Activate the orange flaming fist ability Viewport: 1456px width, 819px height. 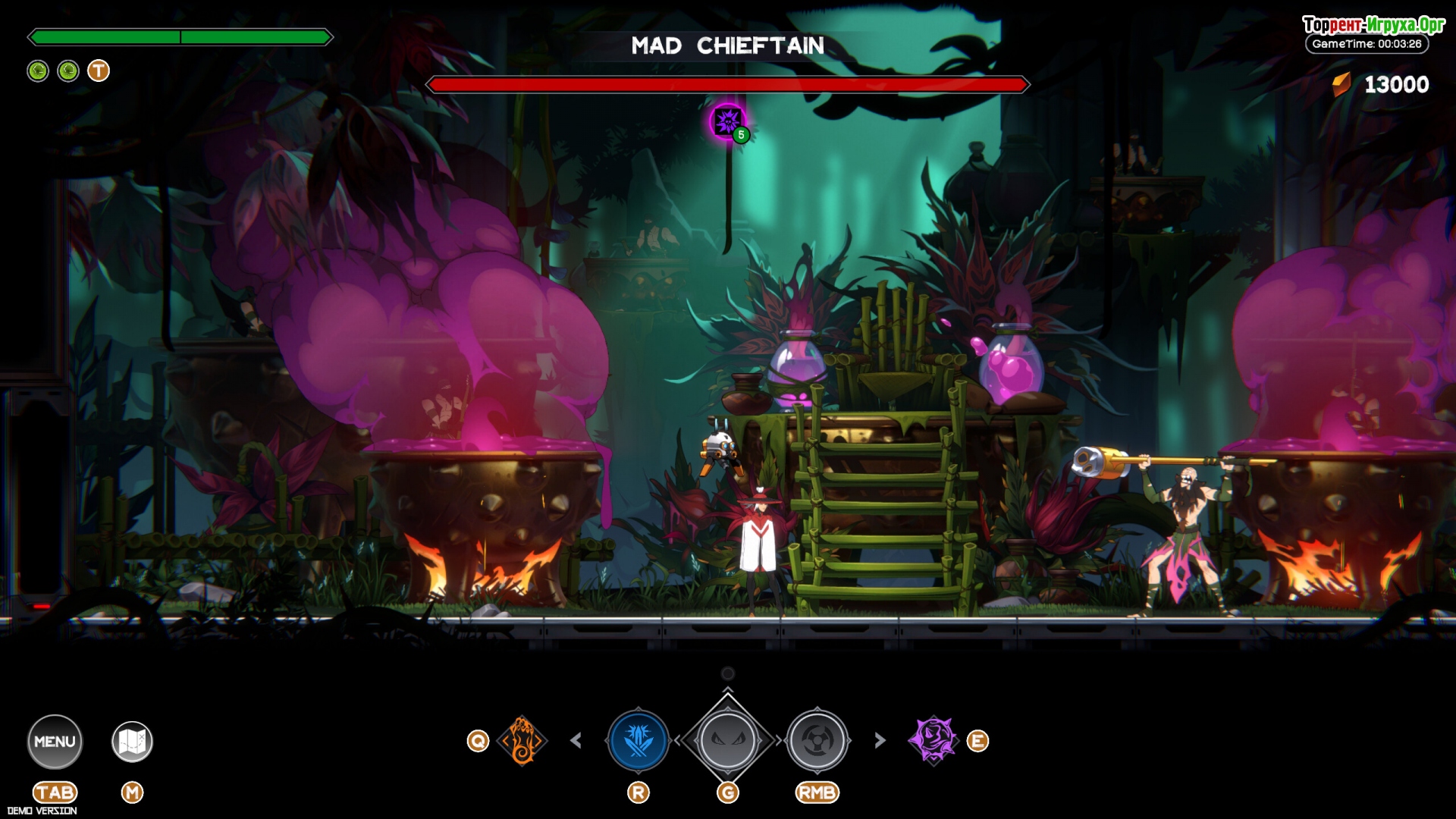(x=522, y=740)
